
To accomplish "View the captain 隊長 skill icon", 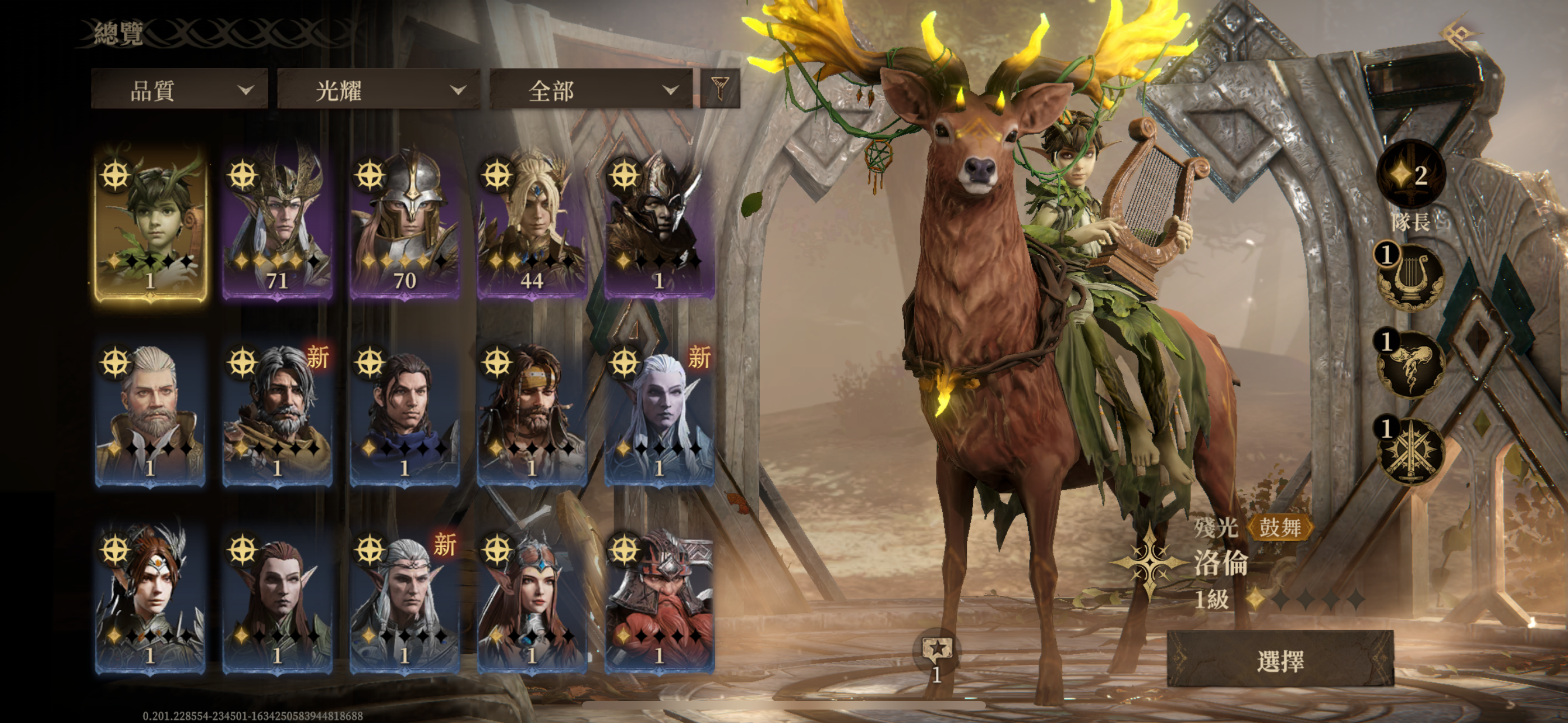I will [x=1411, y=175].
